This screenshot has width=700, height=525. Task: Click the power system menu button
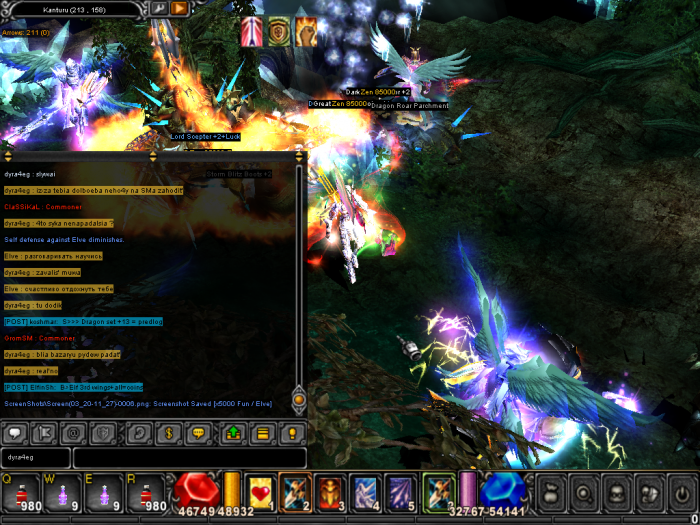[681, 493]
